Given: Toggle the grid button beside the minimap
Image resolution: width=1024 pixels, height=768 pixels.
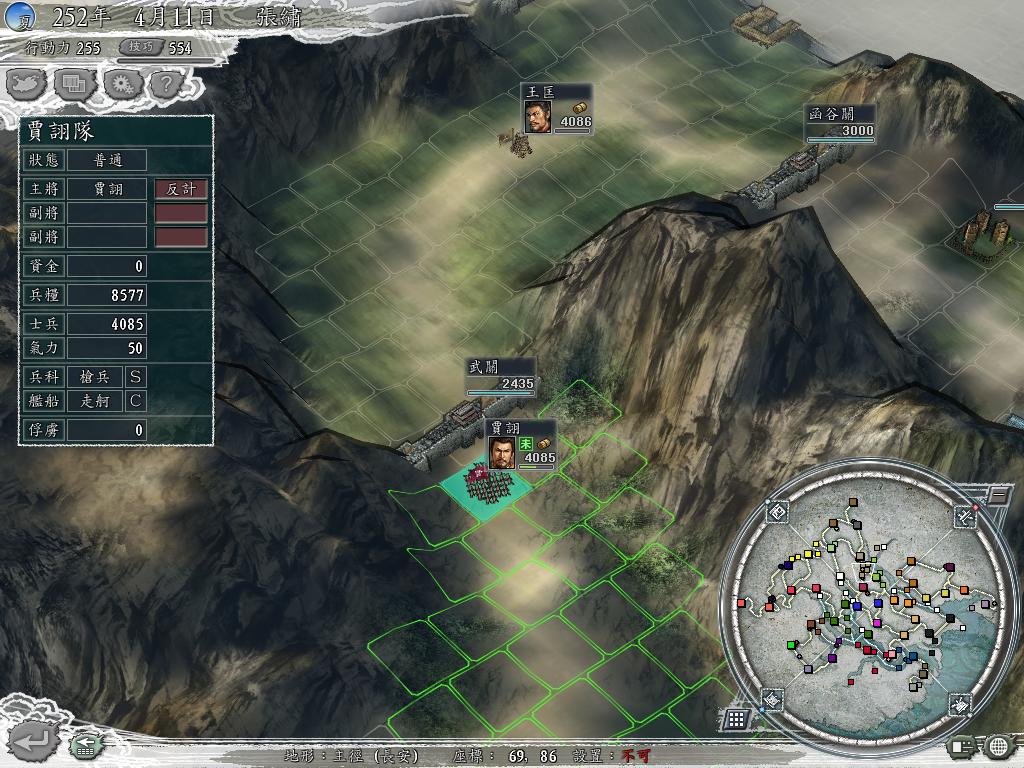Looking at the screenshot, I should coord(737,718).
